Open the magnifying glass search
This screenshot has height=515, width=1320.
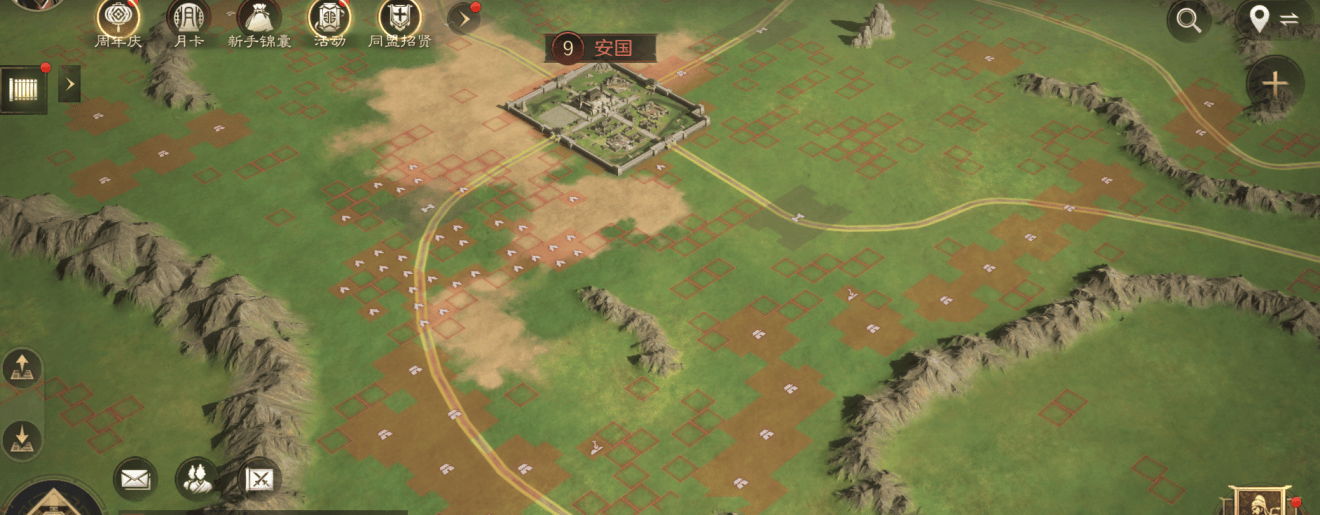coord(1188,19)
